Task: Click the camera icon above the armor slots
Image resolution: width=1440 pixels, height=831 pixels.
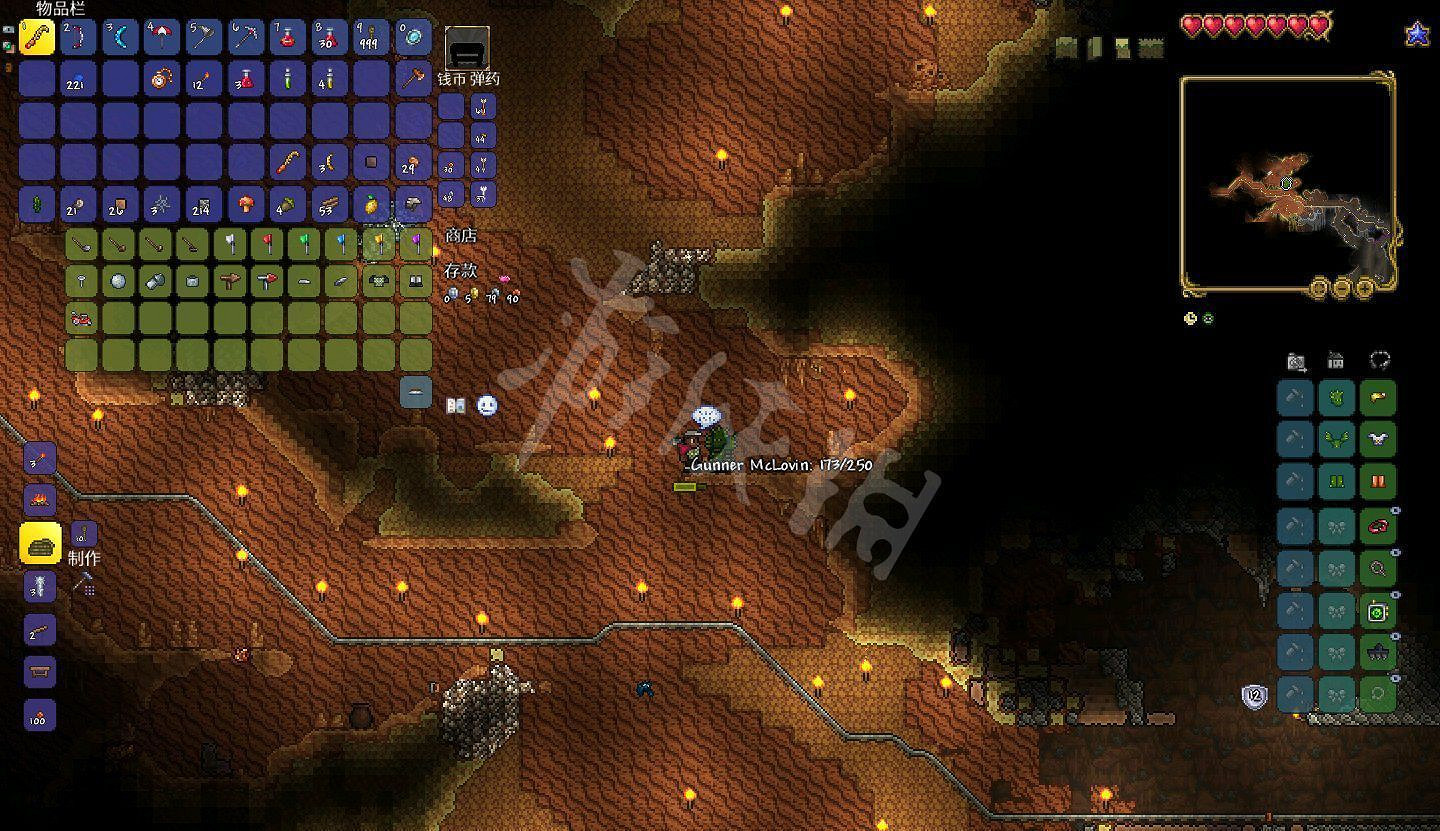Action: pos(1296,362)
